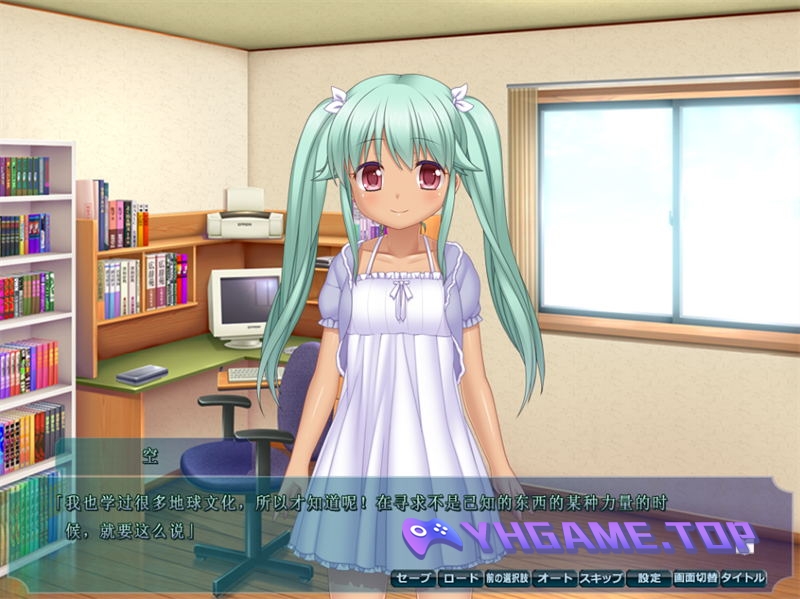Select the 画面切替 (screen switch) button
This screenshot has width=800, height=599.
point(694,578)
